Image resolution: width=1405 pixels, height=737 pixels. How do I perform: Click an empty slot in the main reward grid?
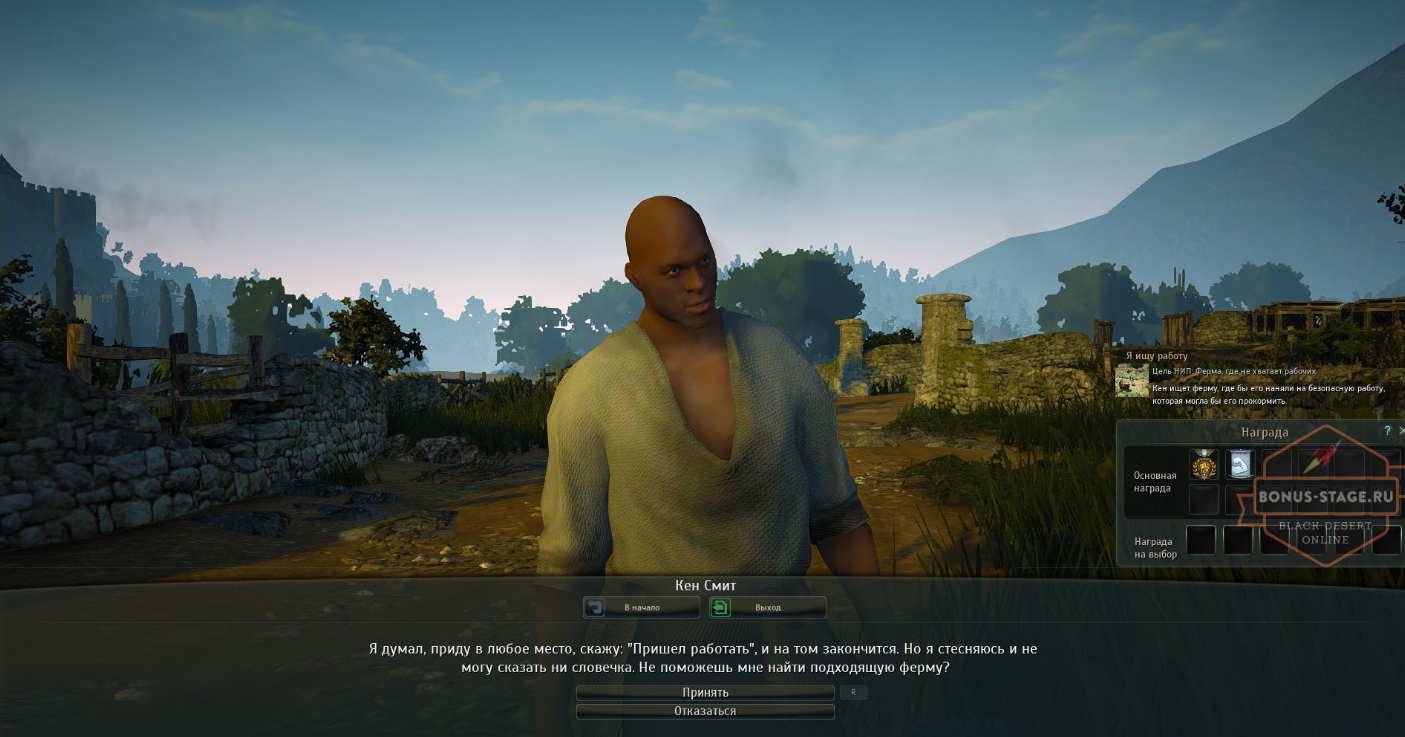pyautogui.click(x=1203, y=500)
